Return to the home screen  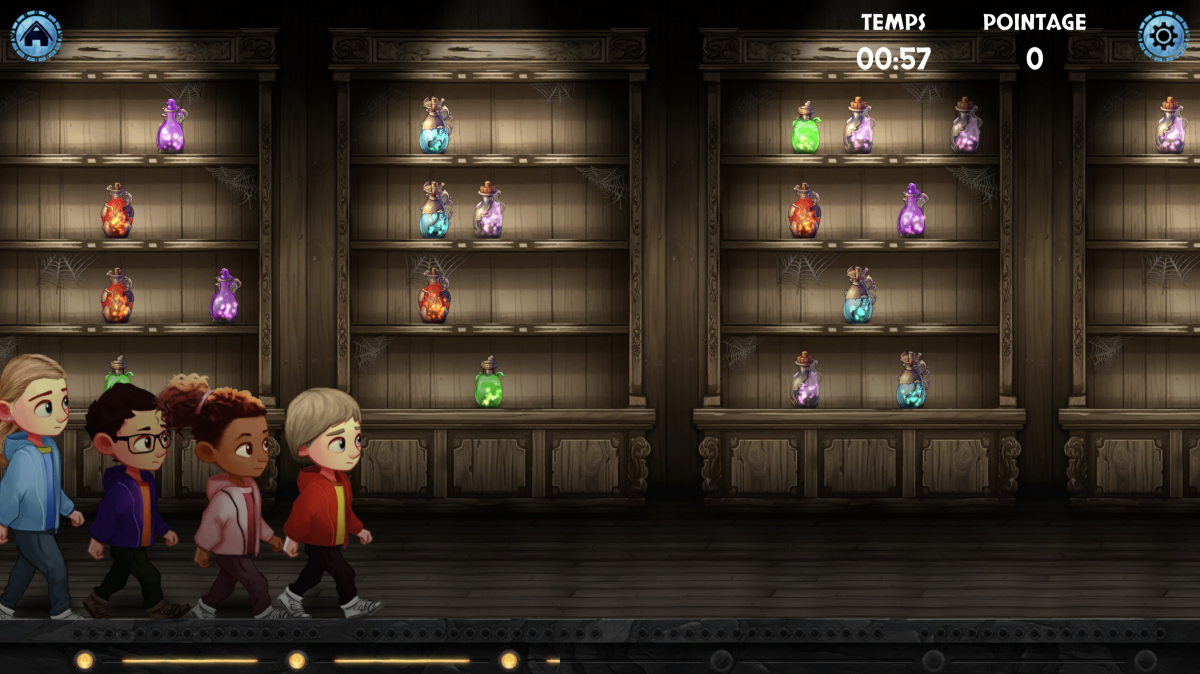[36, 36]
